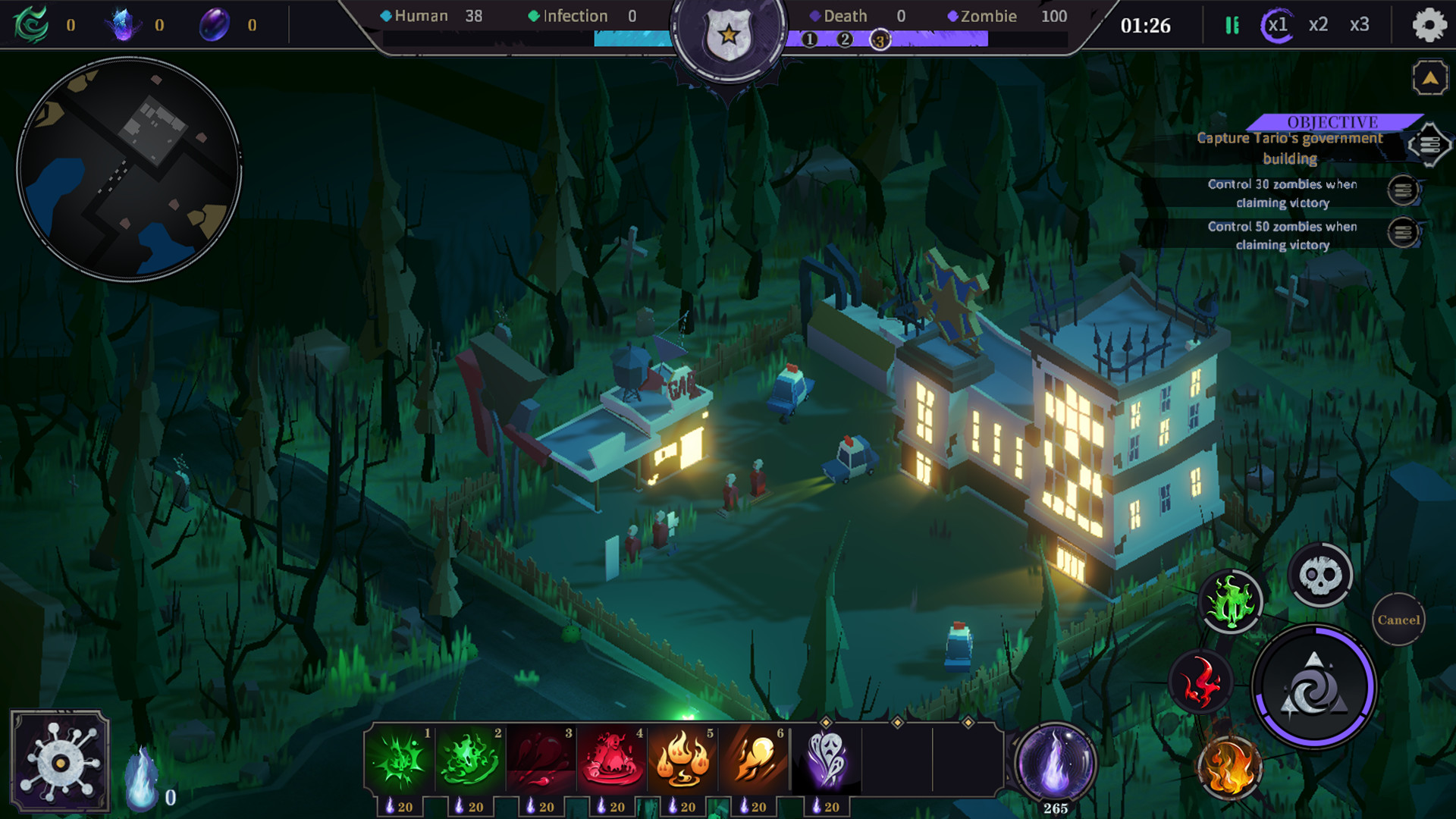This screenshot has height=819, width=1456.
Task: Click the Zombie counter in the top bar
Action: 987,15
